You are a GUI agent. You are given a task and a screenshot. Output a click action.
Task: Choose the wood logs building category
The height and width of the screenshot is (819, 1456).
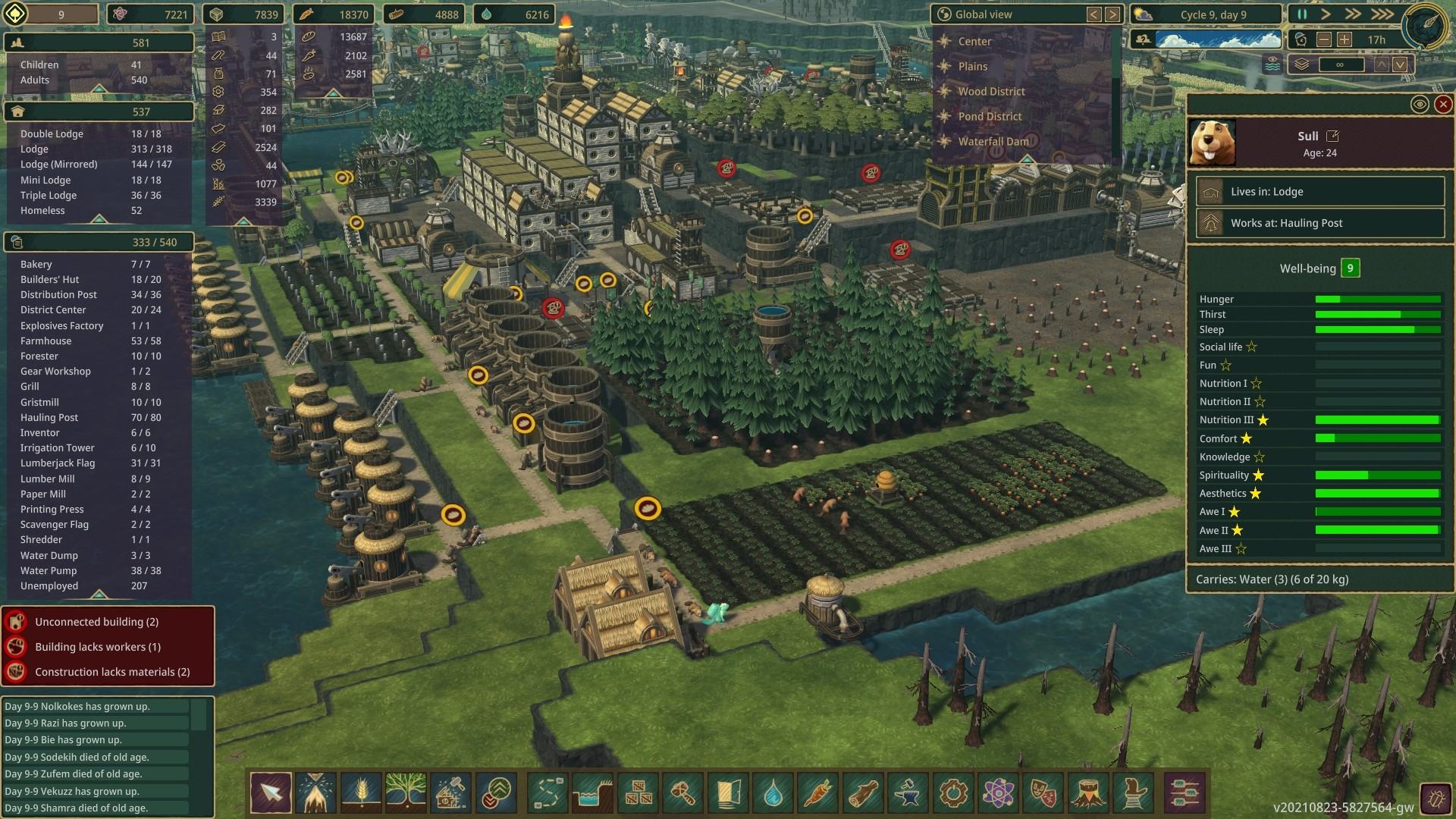pyautogui.click(x=862, y=793)
